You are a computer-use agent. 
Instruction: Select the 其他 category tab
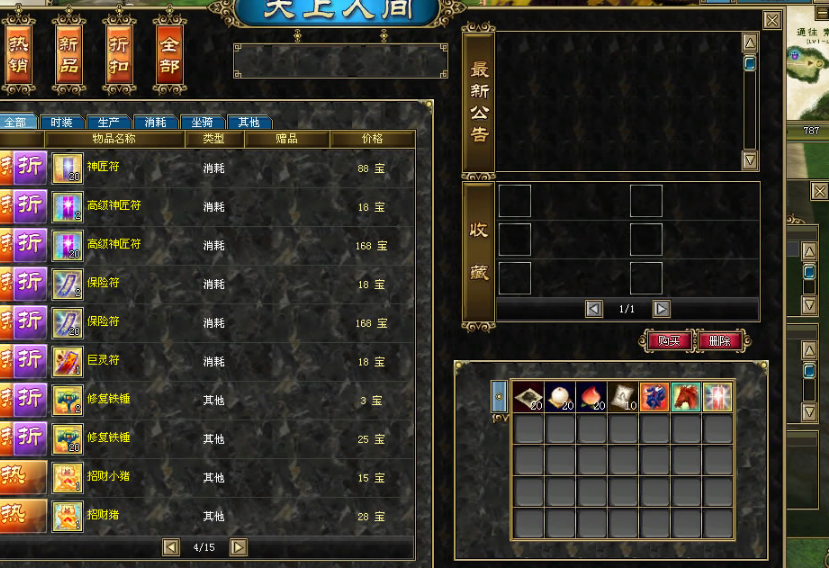click(248, 122)
